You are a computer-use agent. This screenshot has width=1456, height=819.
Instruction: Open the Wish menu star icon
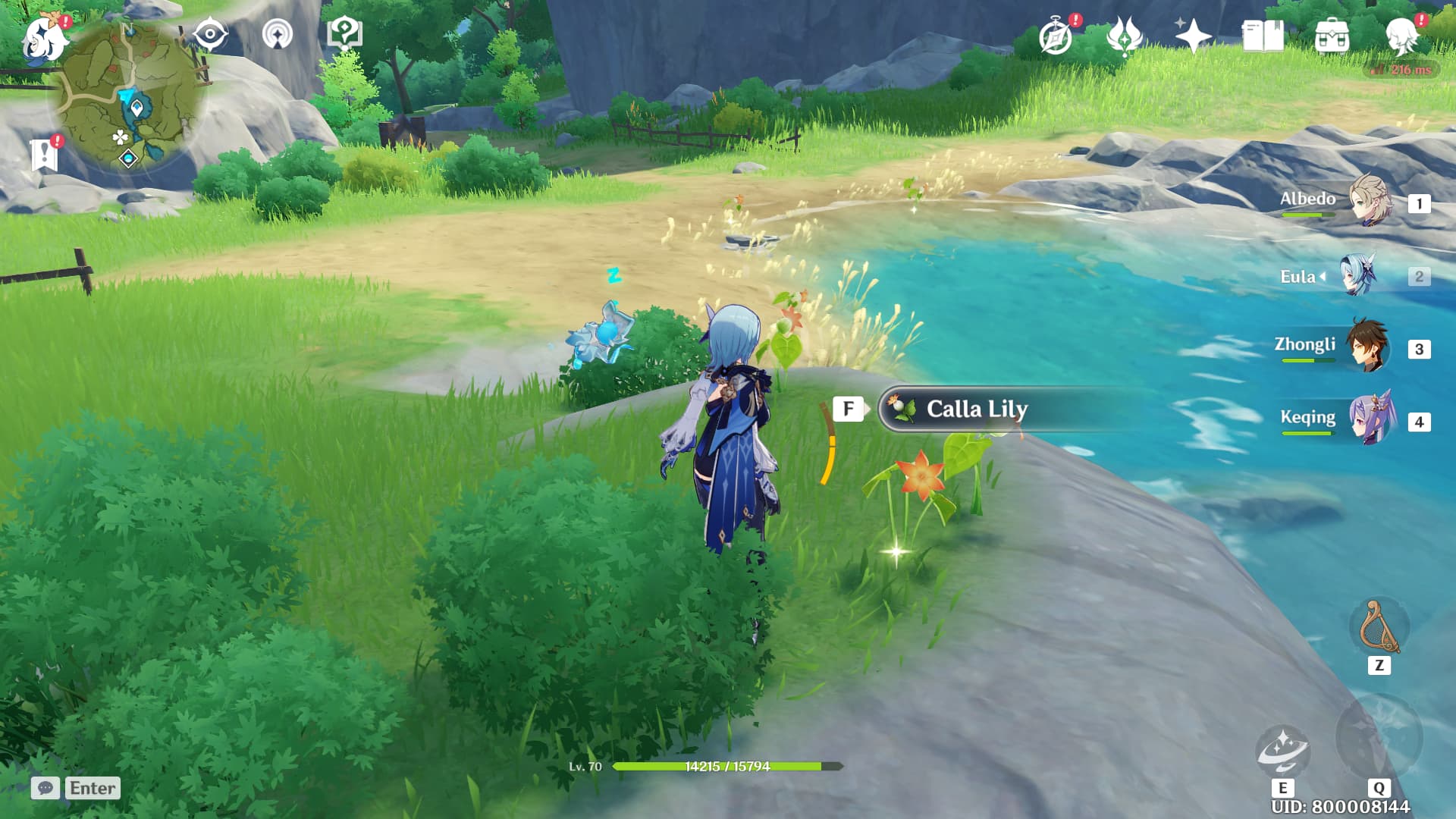(1195, 34)
